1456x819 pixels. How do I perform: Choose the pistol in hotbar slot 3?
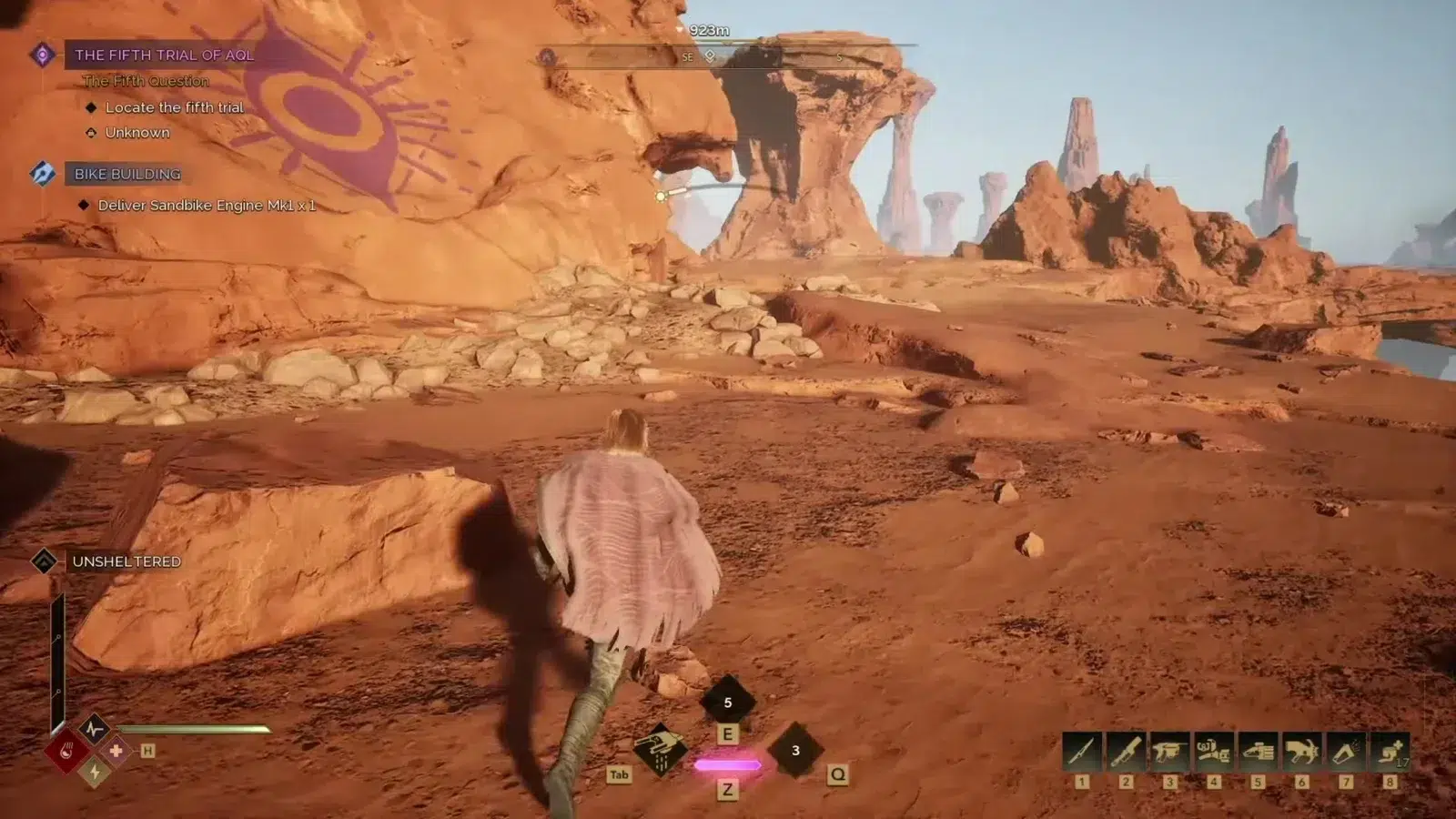1169,752
